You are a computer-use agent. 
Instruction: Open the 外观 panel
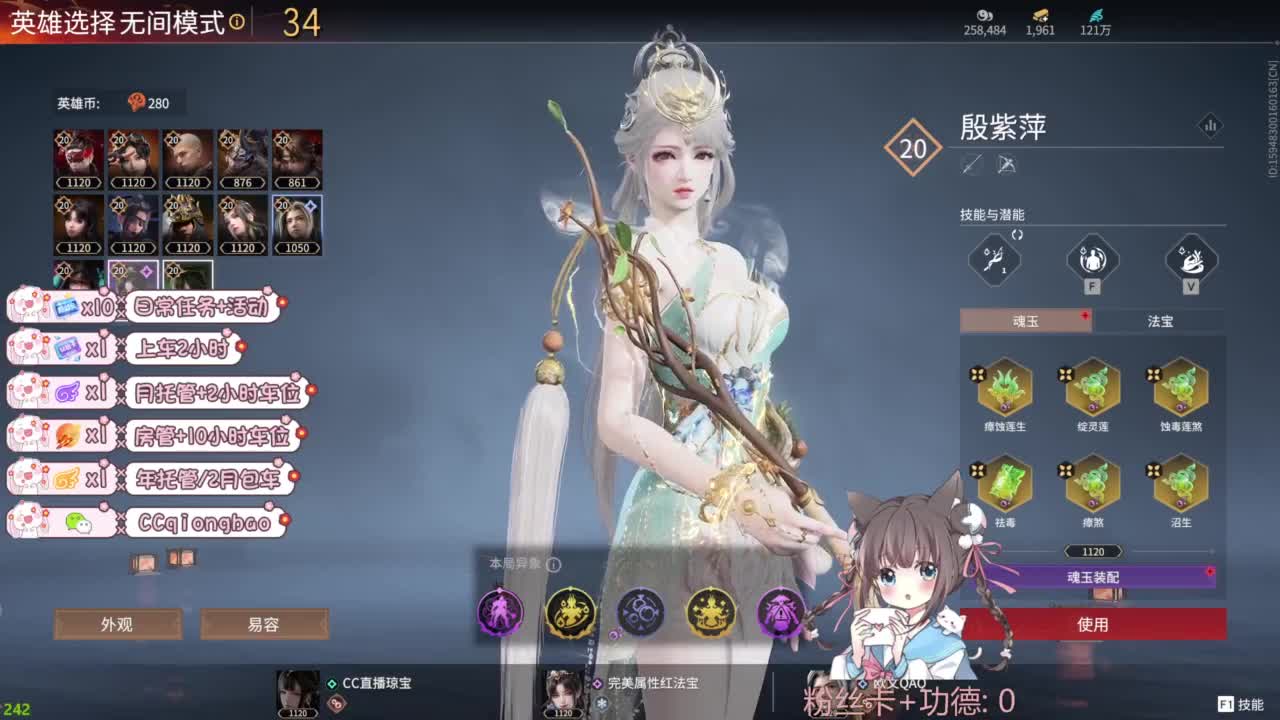pos(118,623)
